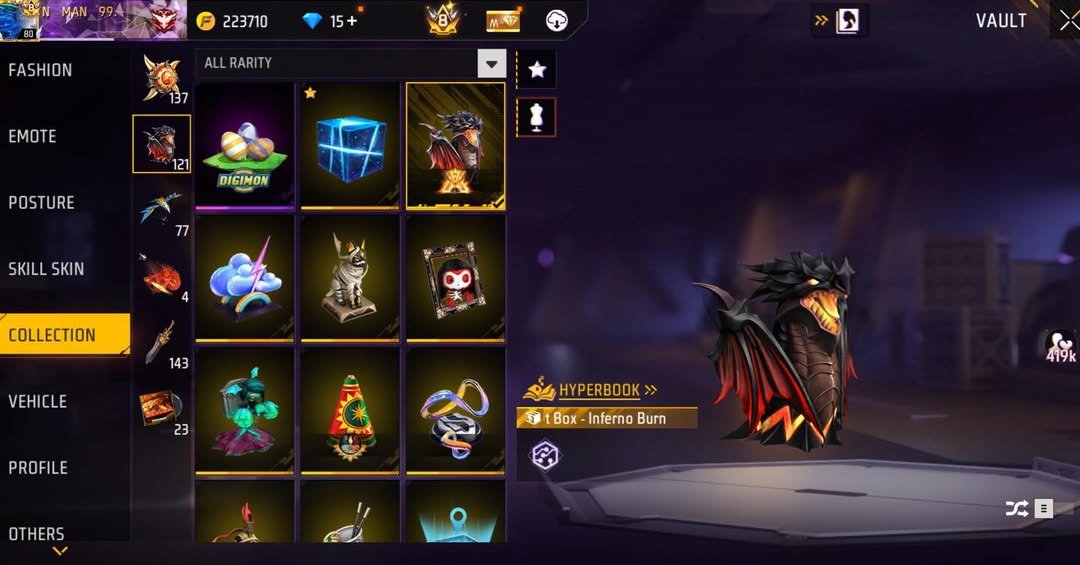Select the Digimon eggs item

coord(245,144)
